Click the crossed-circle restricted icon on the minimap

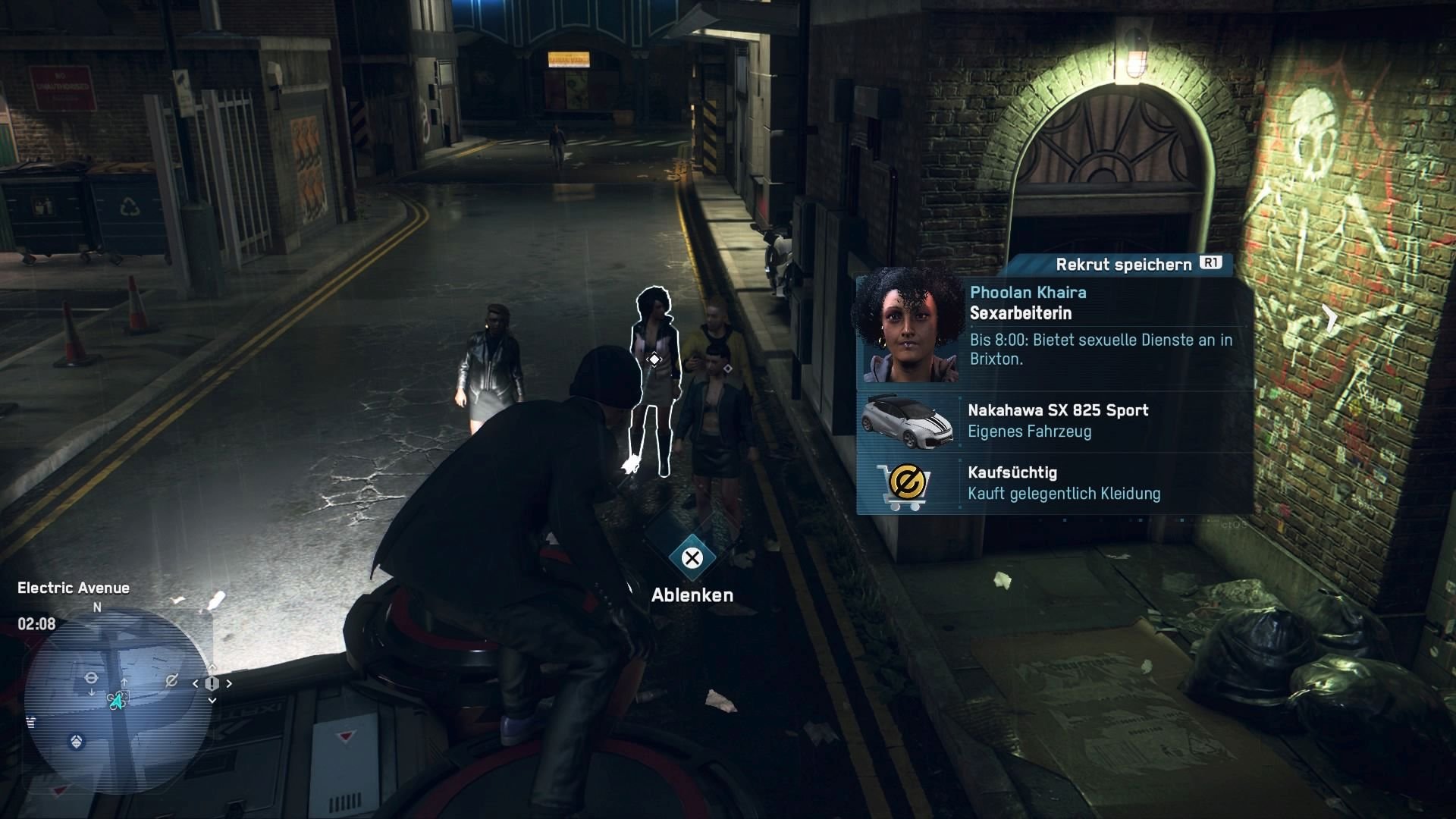click(171, 679)
